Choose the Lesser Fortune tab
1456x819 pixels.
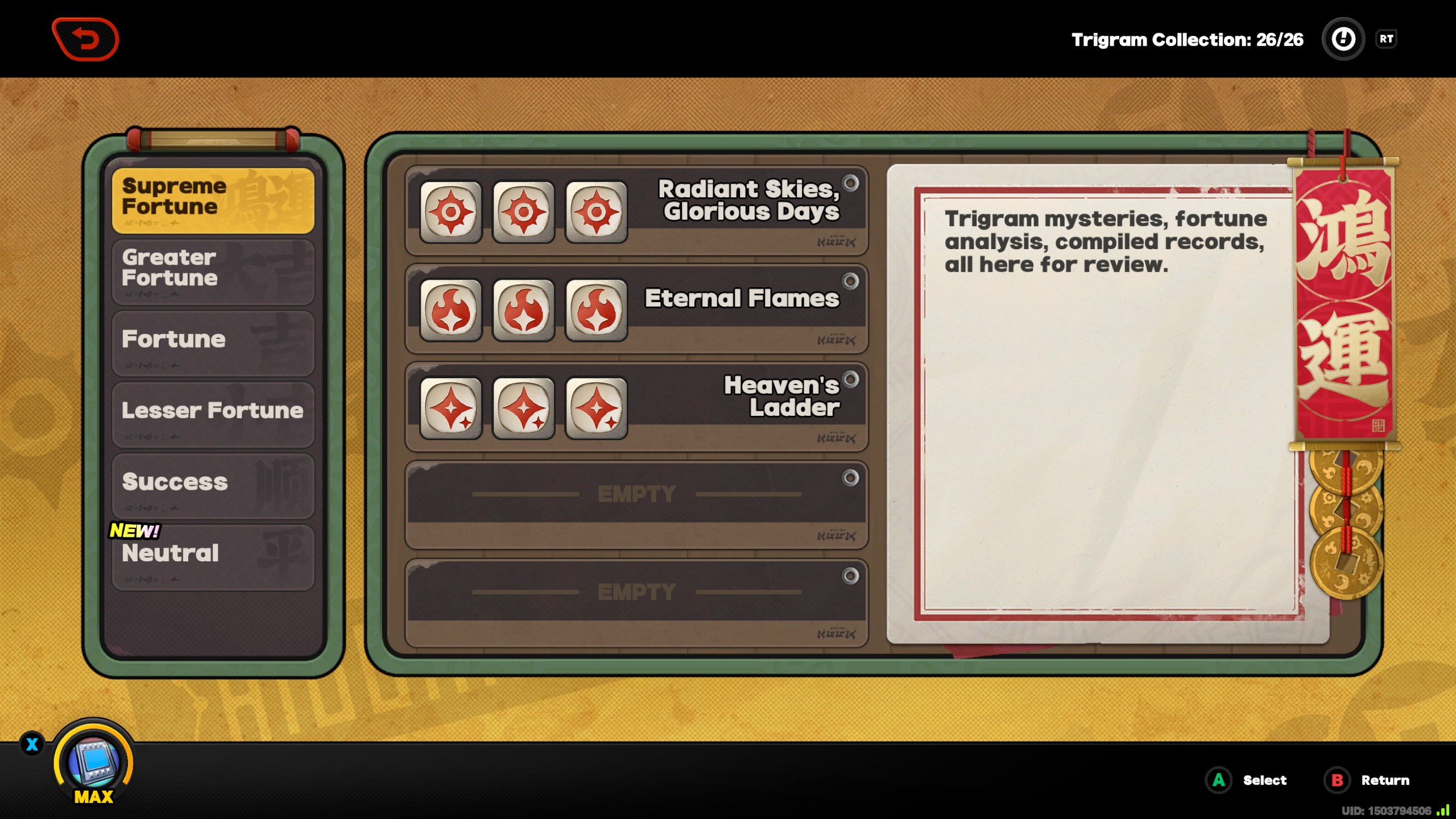coord(213,413)
